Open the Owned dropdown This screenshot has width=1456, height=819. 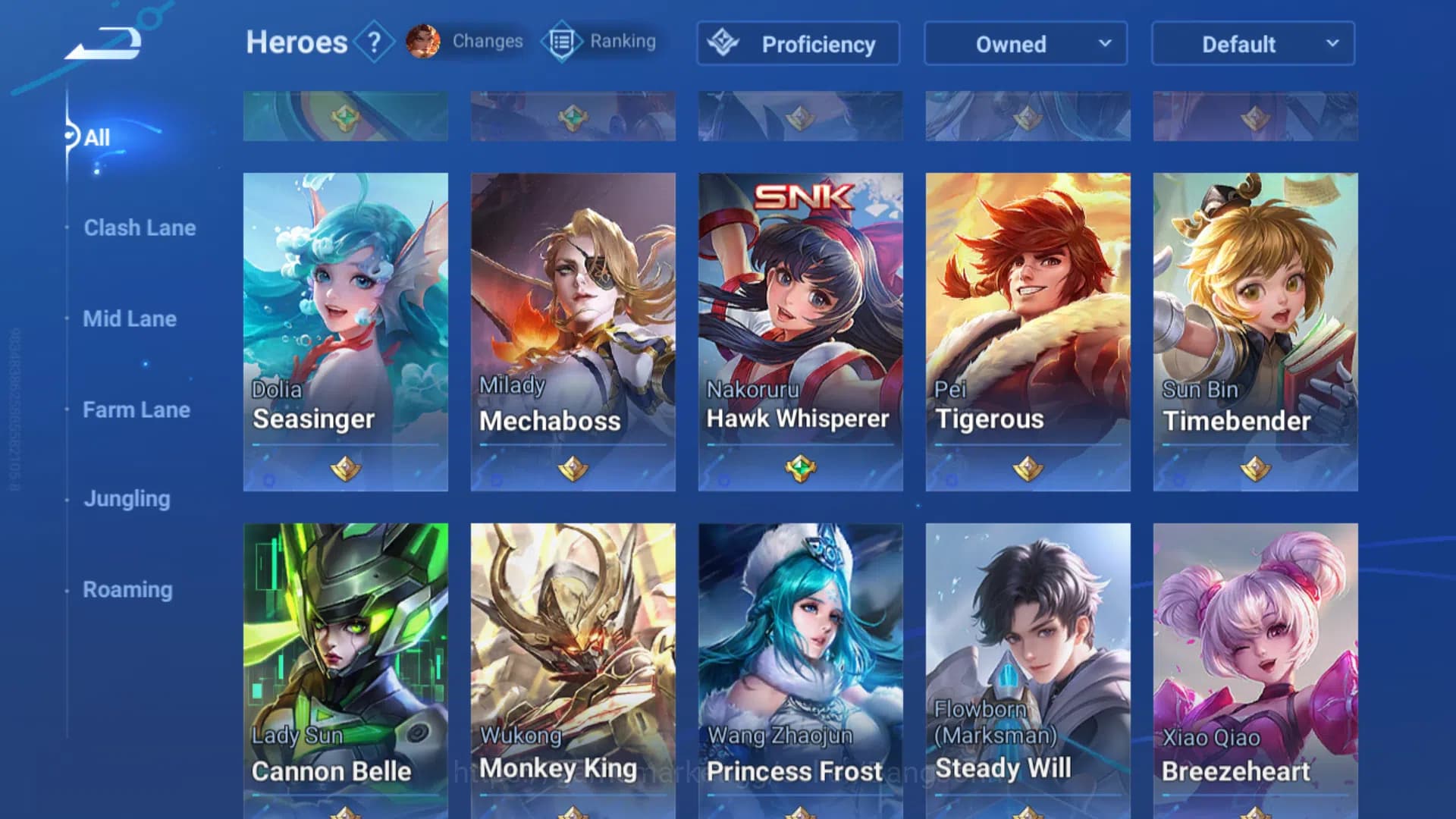click(1025, 44)
